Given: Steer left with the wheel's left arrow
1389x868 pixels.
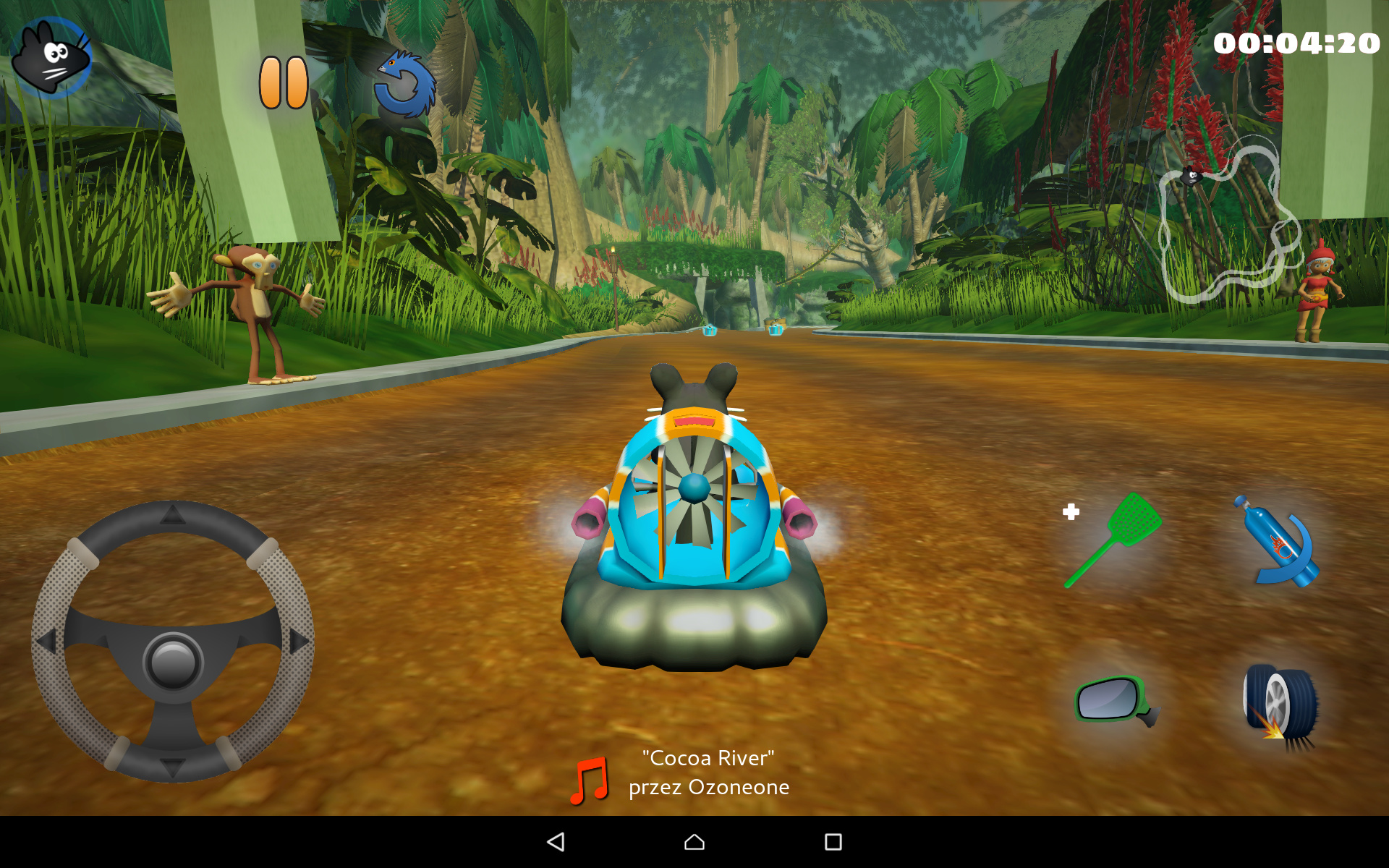Looking at the screenshot, I should (48, 640).
